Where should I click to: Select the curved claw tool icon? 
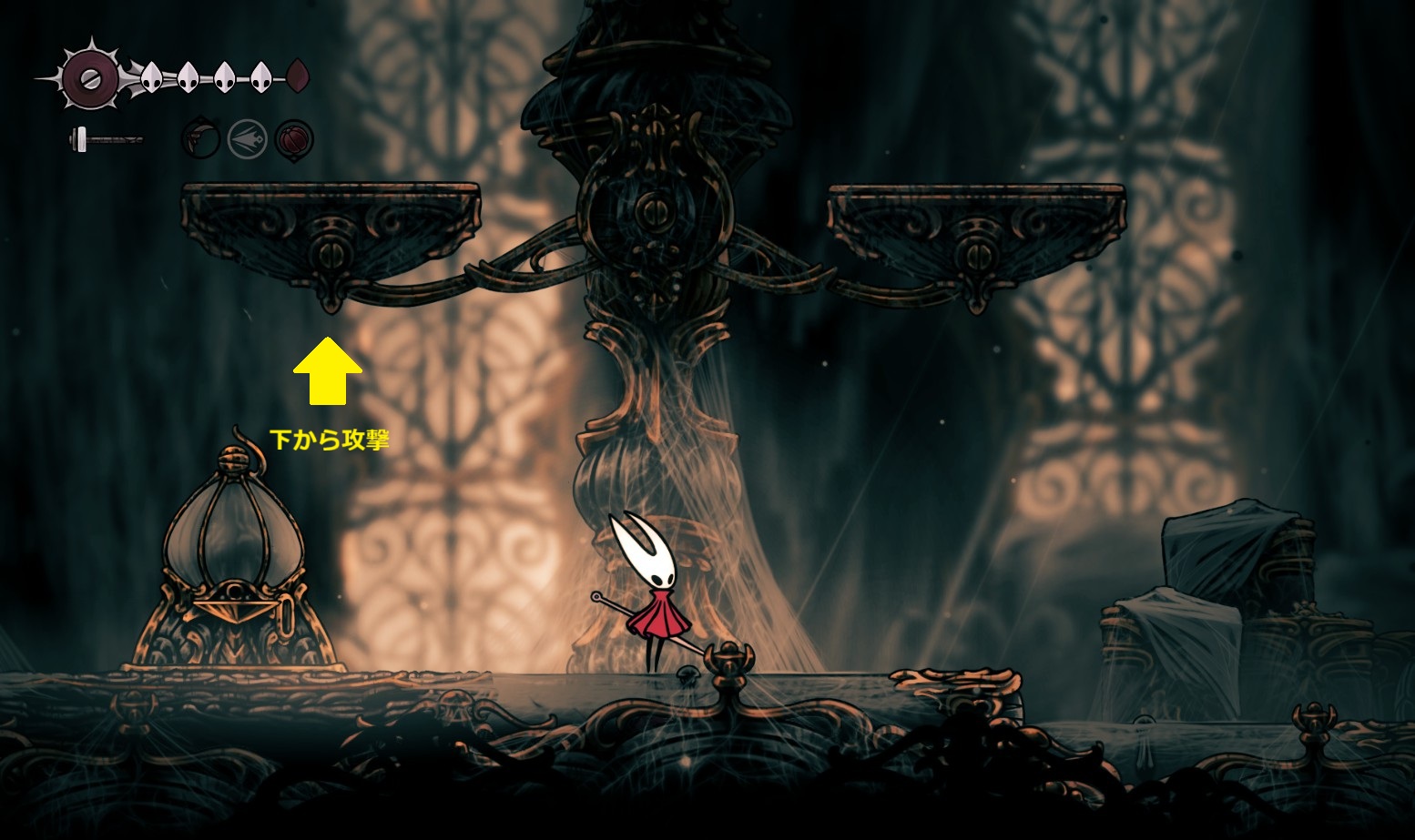(200, 139)
